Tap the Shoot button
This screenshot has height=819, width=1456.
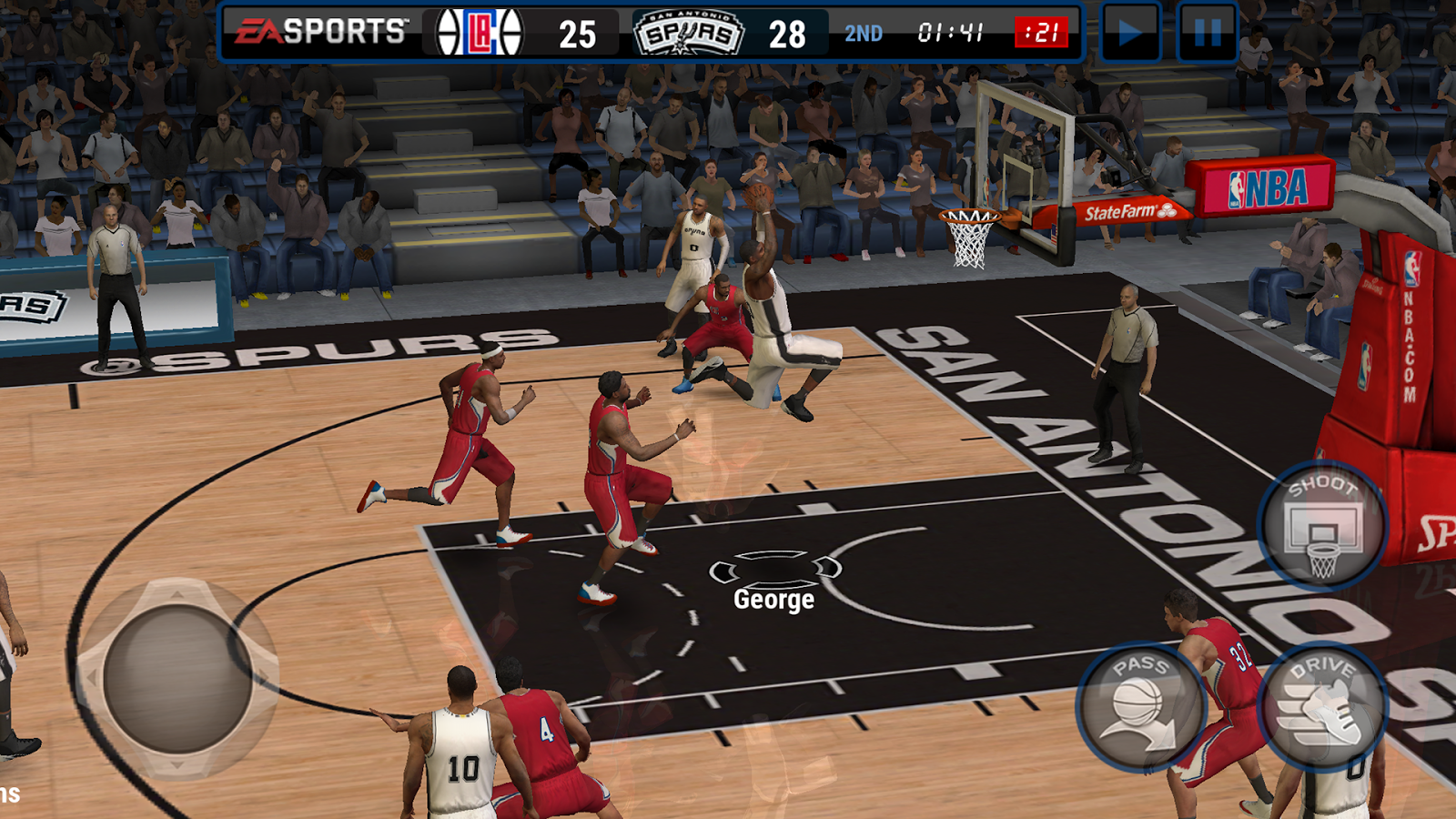click(1322, 526)
